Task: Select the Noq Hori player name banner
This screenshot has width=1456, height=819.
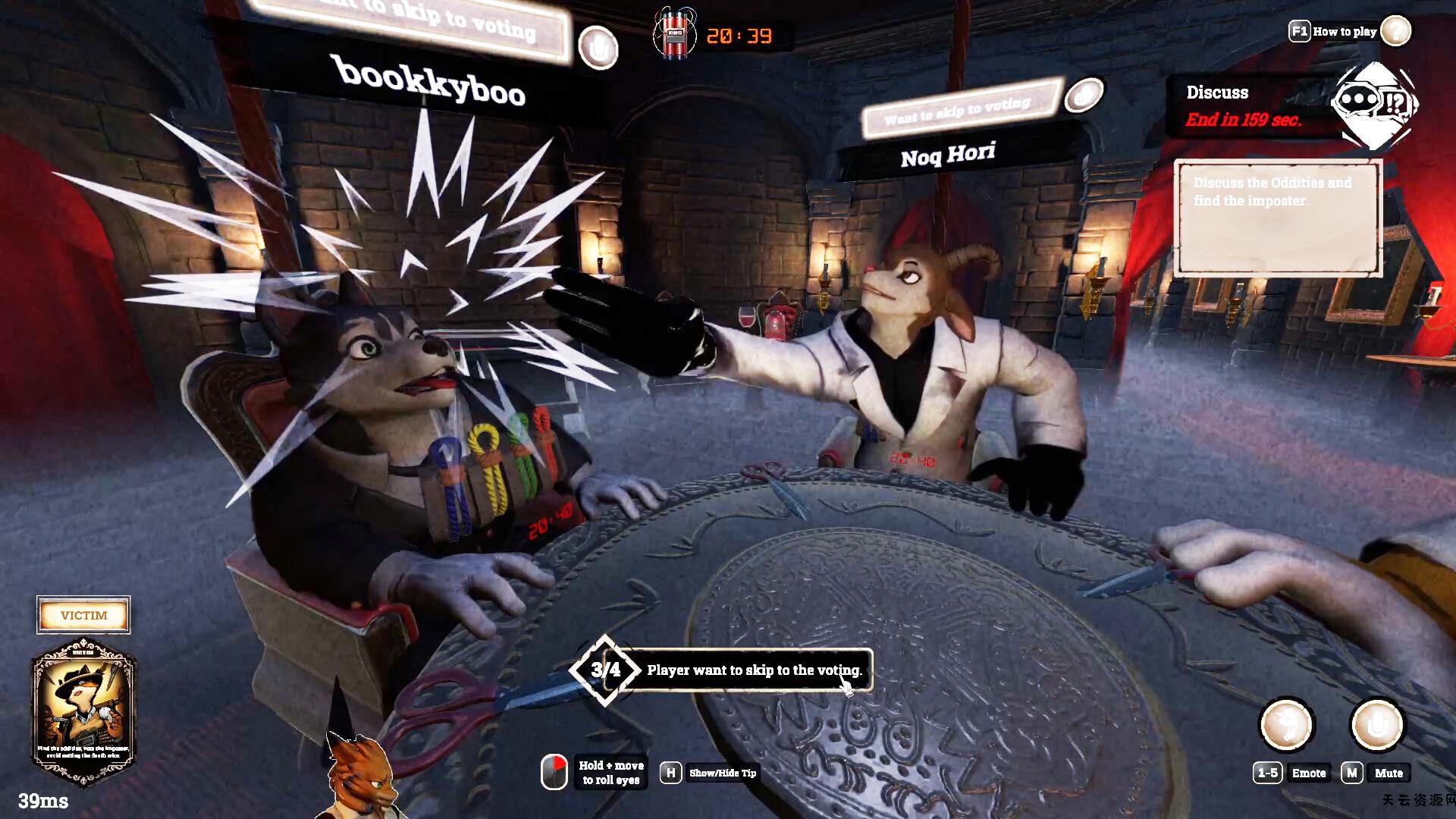Action: click(x=948, y=155)
